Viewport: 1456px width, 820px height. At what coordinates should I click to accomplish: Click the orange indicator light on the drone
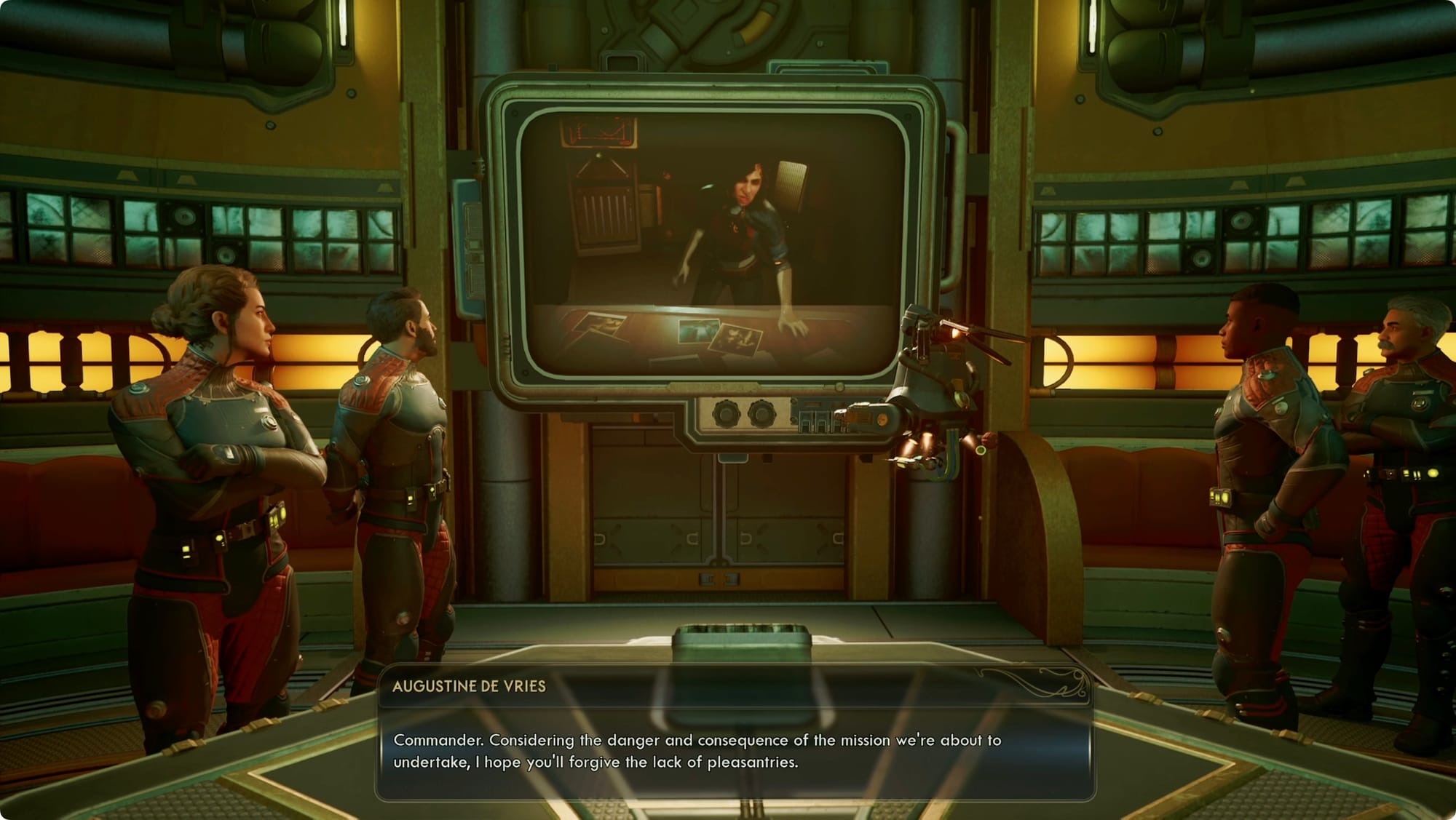click(882, 419)
